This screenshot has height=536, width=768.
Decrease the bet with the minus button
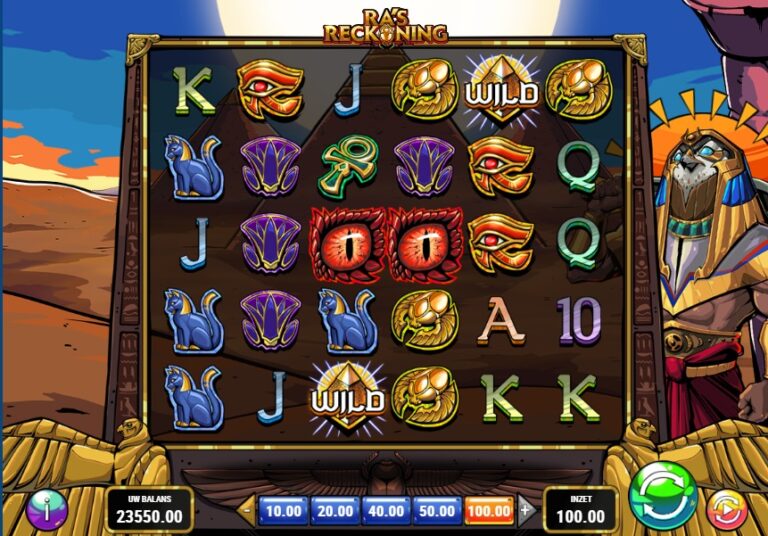tap(248, 510)
